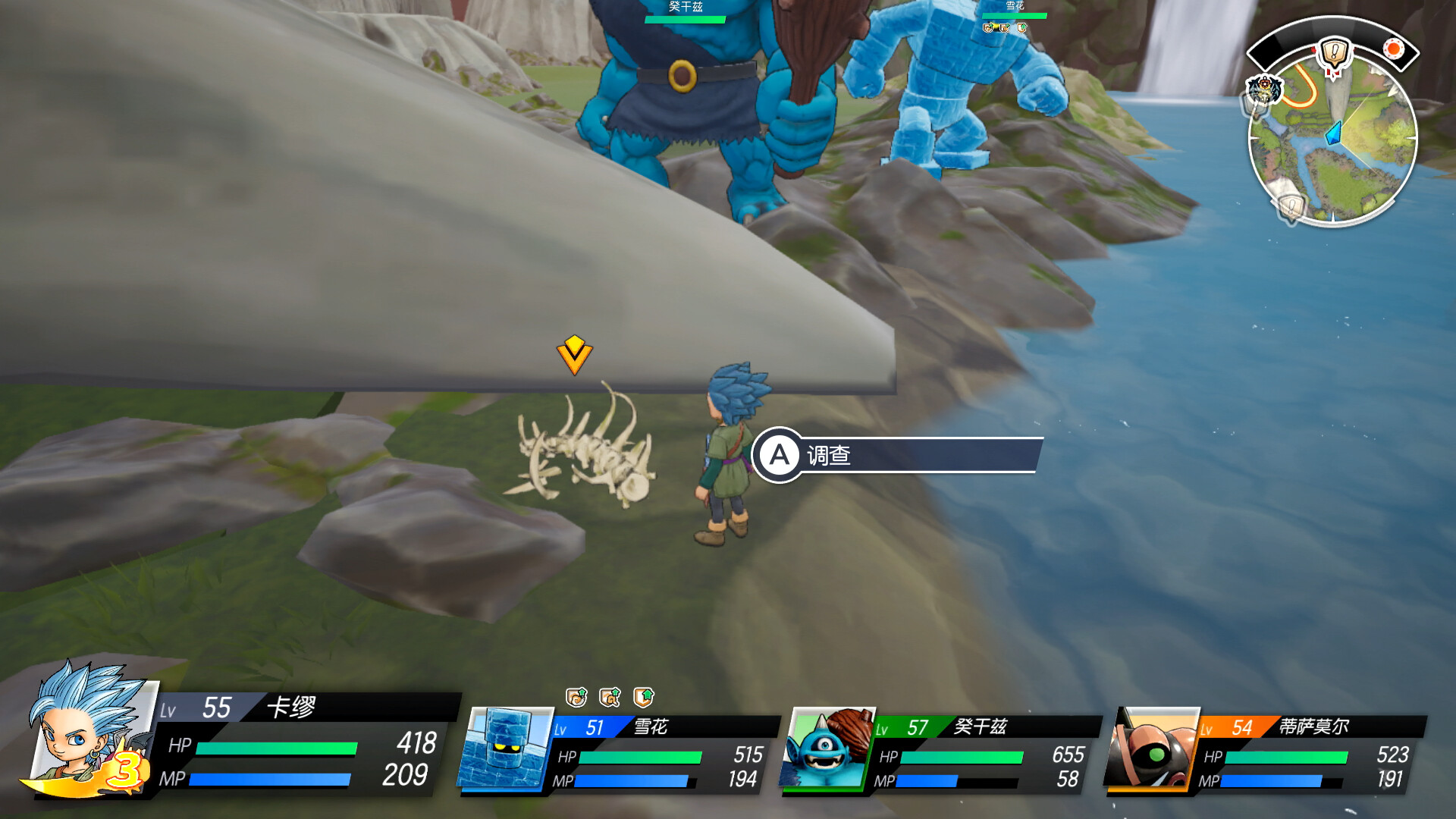Select the blue player arrow on minimap
The image size is (1456, 819).
pos(1333,134)
